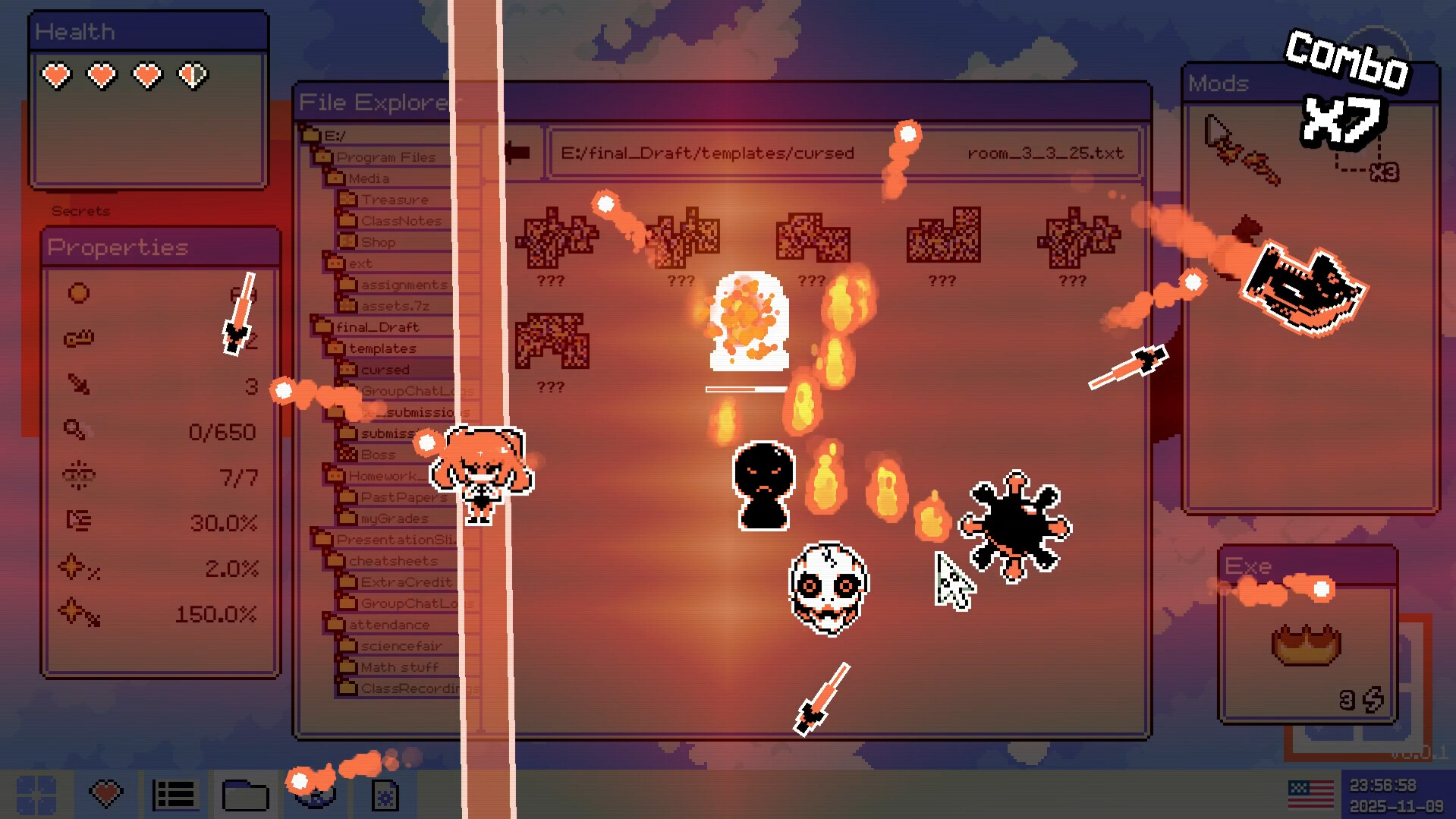
Task: Expand the templates folder in the file tree
Action: (x=337, y=348)
